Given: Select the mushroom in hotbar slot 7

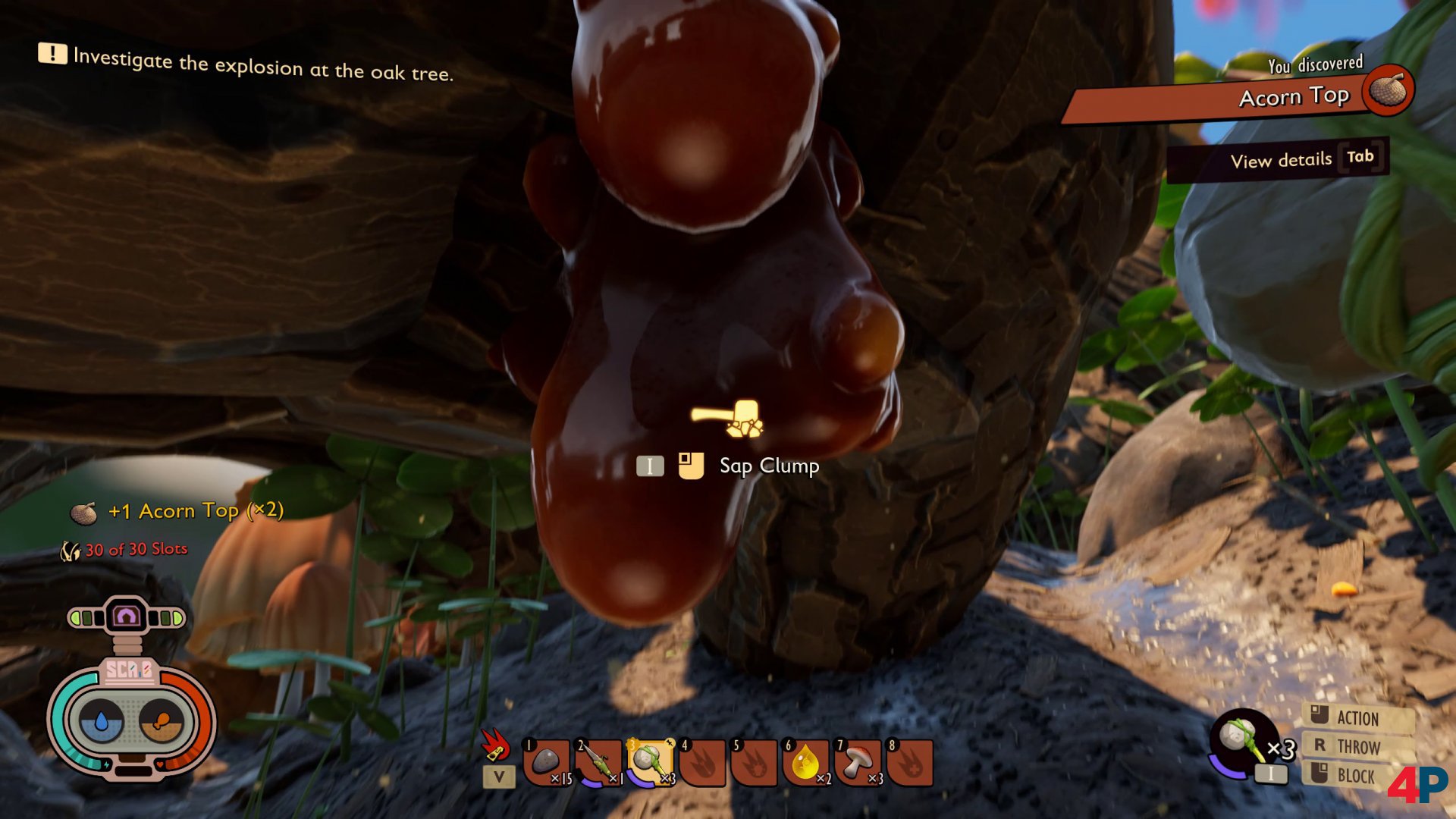Looking at the screenshot, I should (858, 762).
